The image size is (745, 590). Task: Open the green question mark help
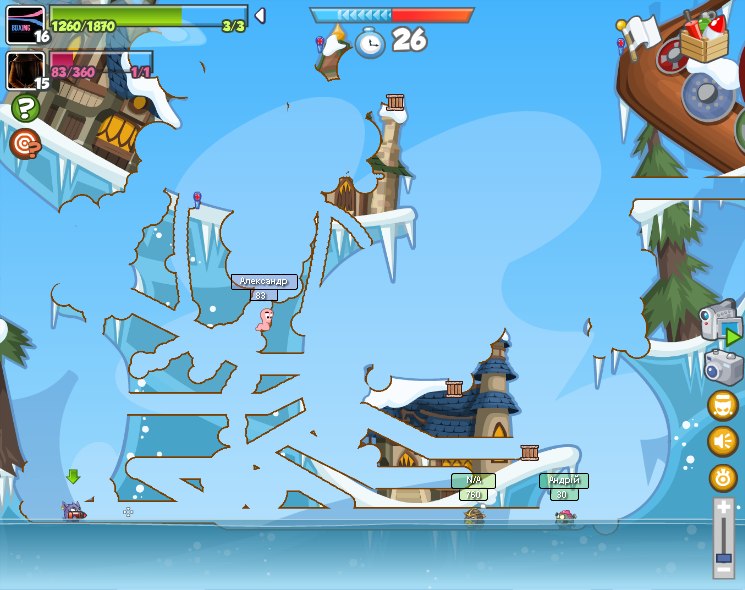click(25, 108)
